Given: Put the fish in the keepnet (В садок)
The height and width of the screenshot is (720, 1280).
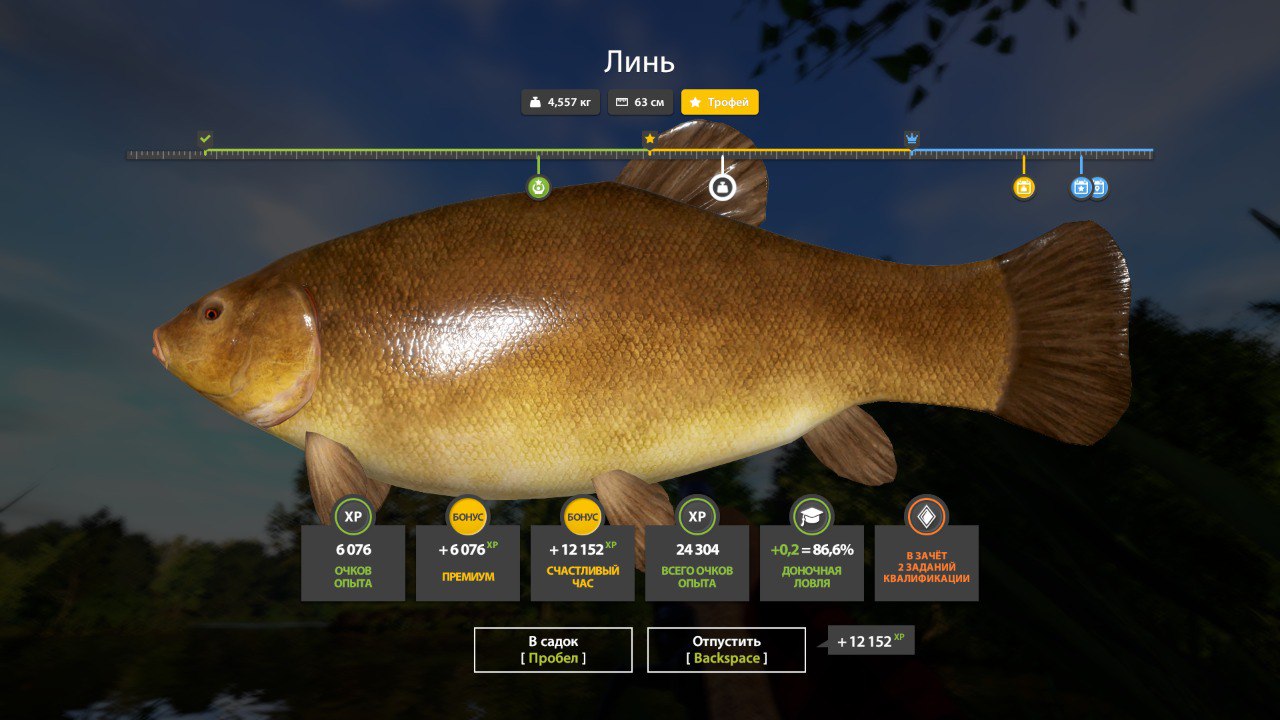Looking at the screenshot, I should coord(553,649).
